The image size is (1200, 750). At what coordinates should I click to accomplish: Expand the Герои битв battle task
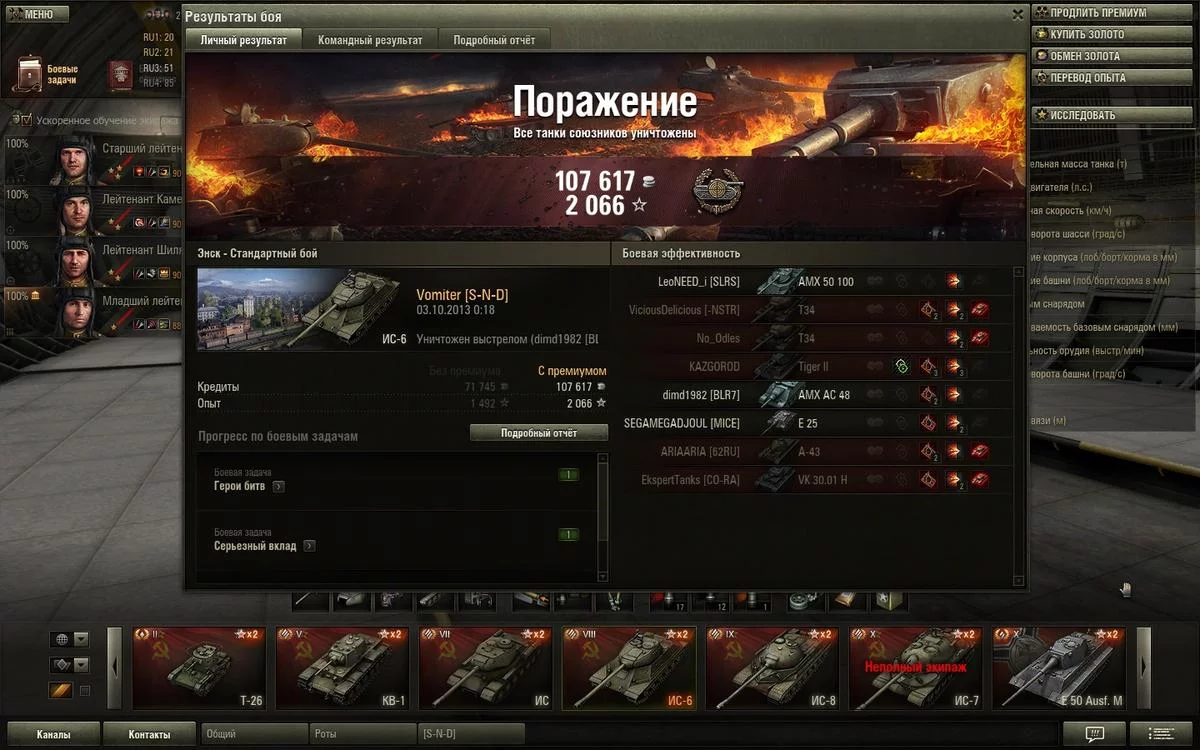coord(278,487)
